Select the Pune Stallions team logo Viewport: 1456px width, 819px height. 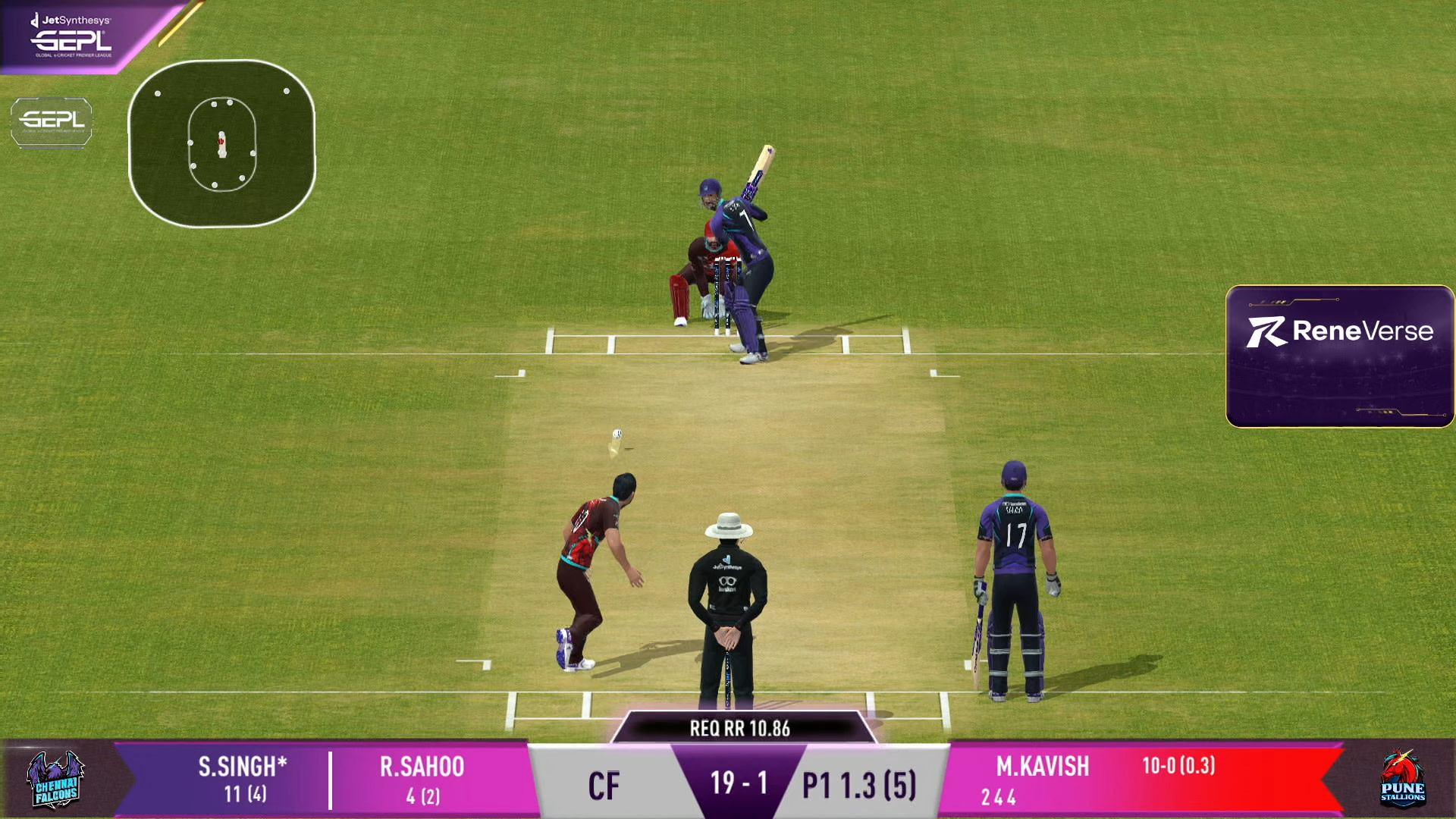click(x=1401, y=779)
